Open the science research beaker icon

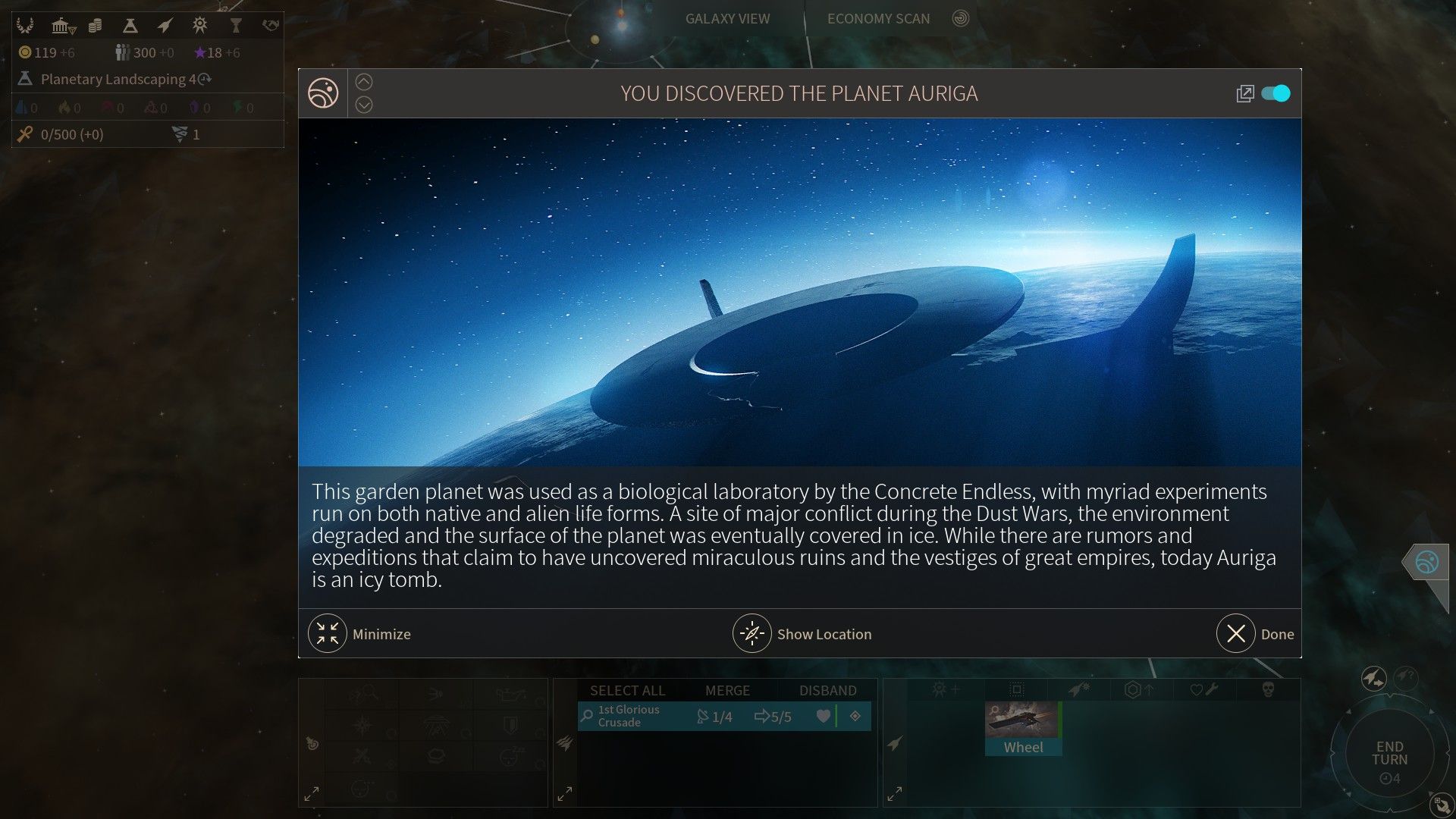pyautogui.click(x=129, y=25)
